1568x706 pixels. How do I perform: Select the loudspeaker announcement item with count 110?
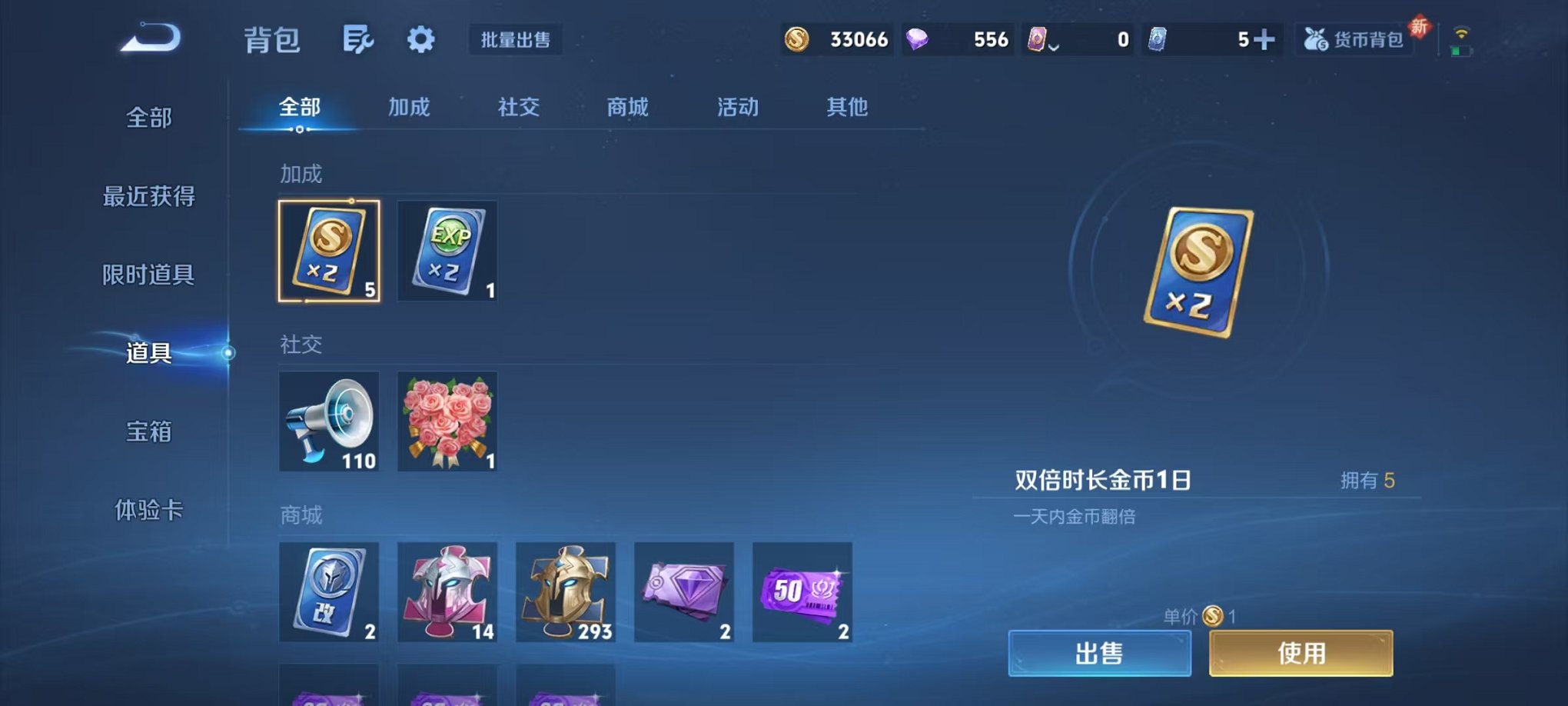[x=329, y=421]
